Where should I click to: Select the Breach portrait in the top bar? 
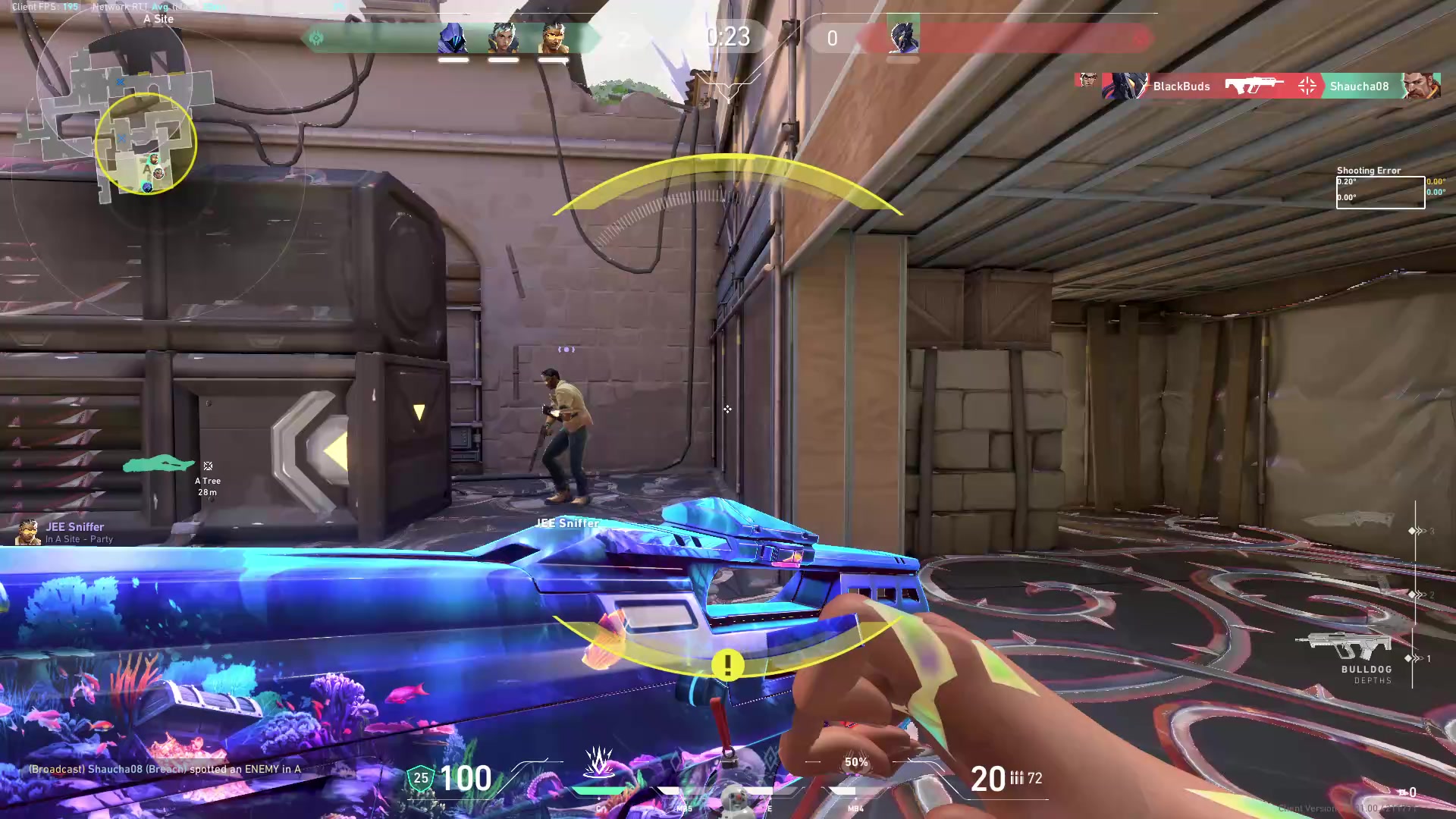(553, 38)
